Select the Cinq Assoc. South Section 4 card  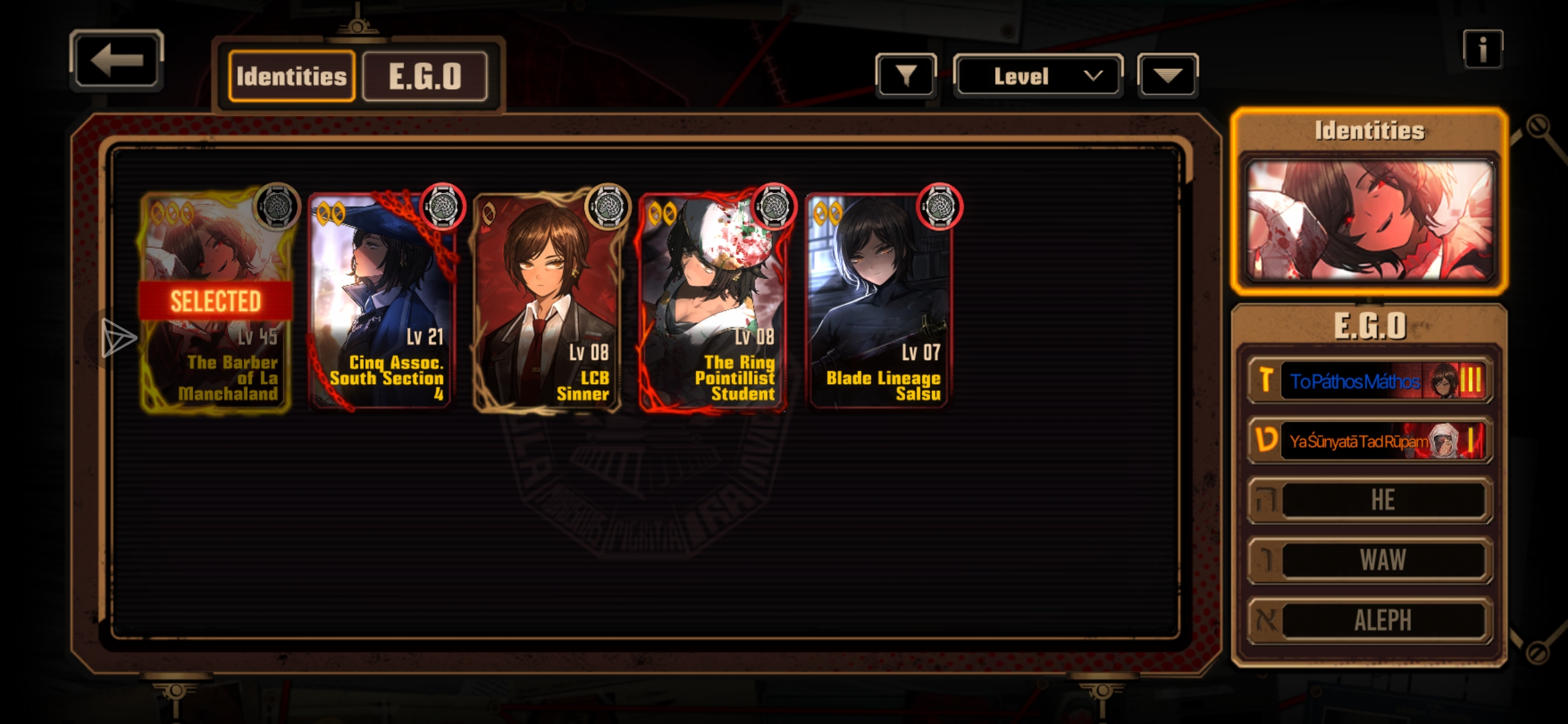click(x=382, y=302)
